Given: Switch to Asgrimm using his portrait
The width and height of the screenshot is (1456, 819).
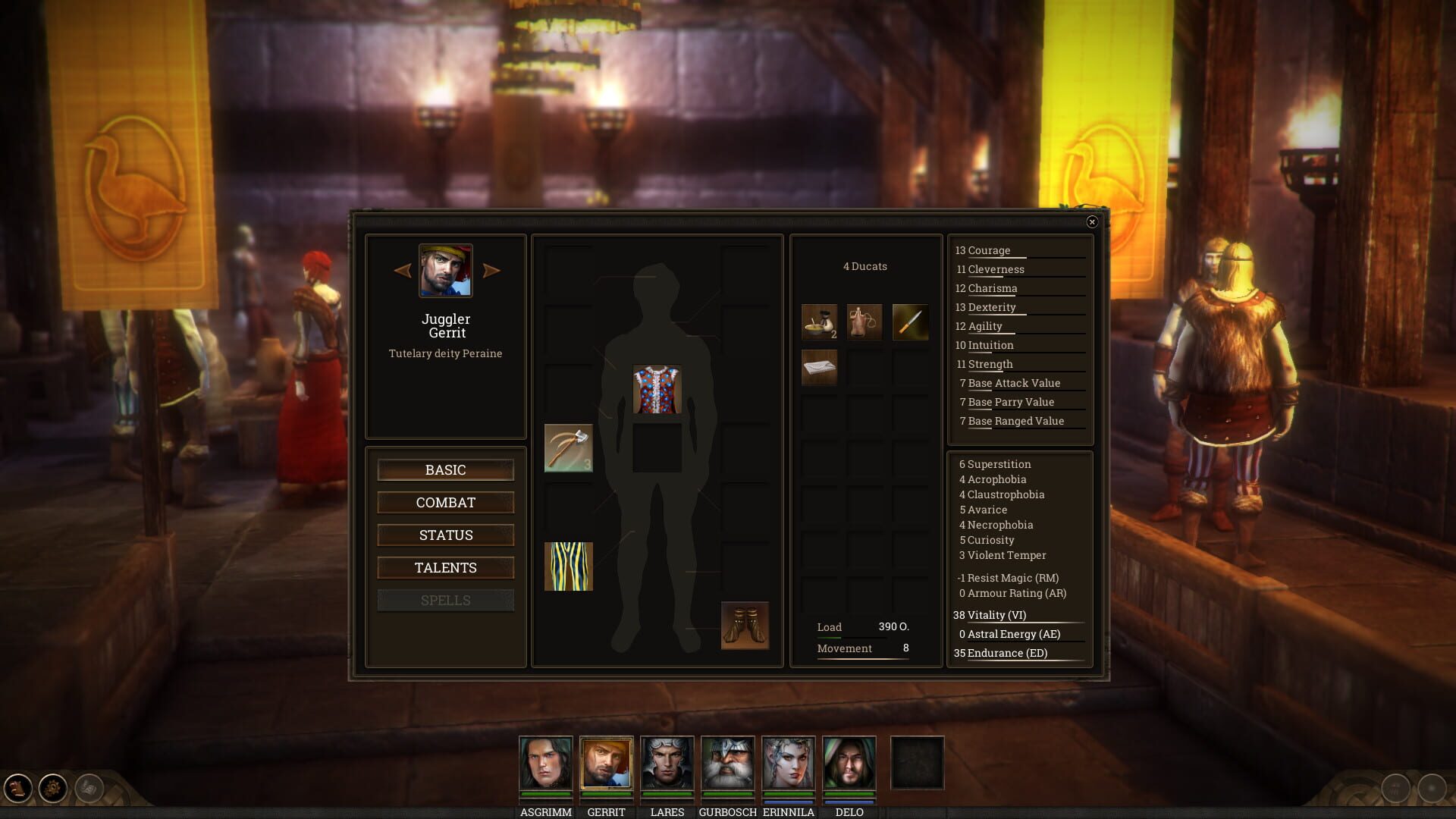Looking at the screenshot, I should tap(544, 764).
